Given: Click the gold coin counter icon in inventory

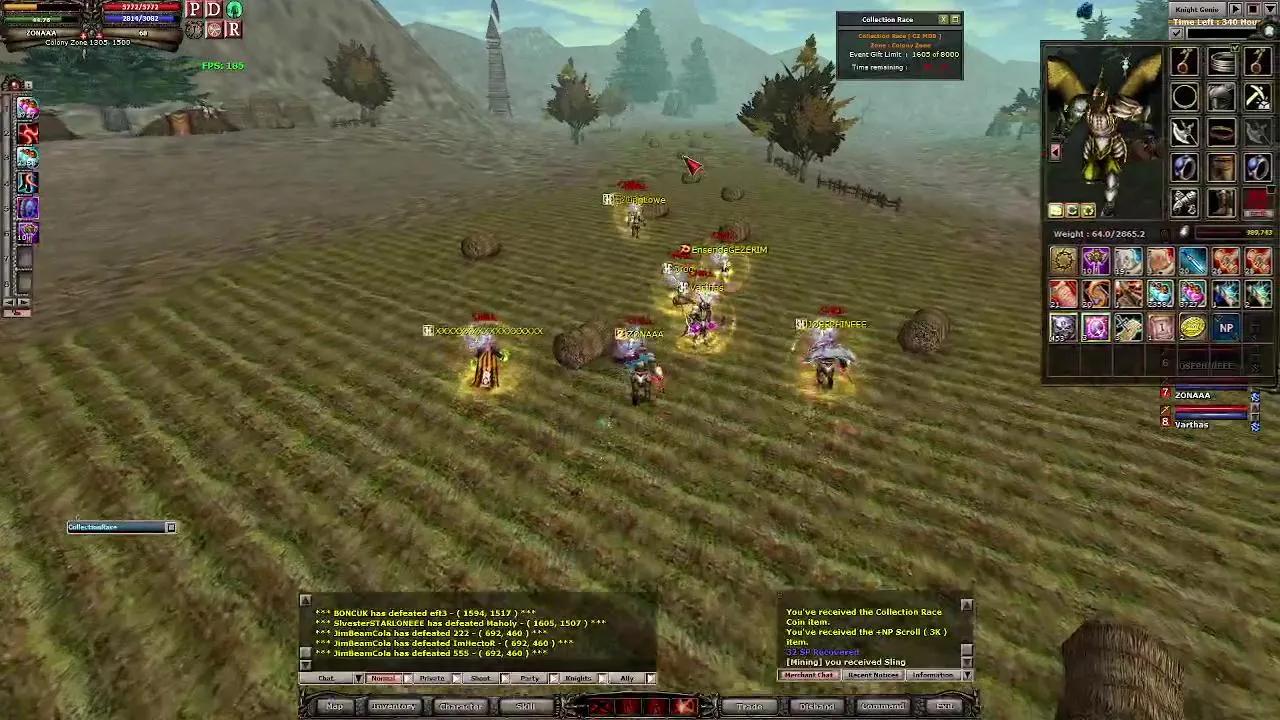Looking at the screenshot, I should coord(1193,327).
